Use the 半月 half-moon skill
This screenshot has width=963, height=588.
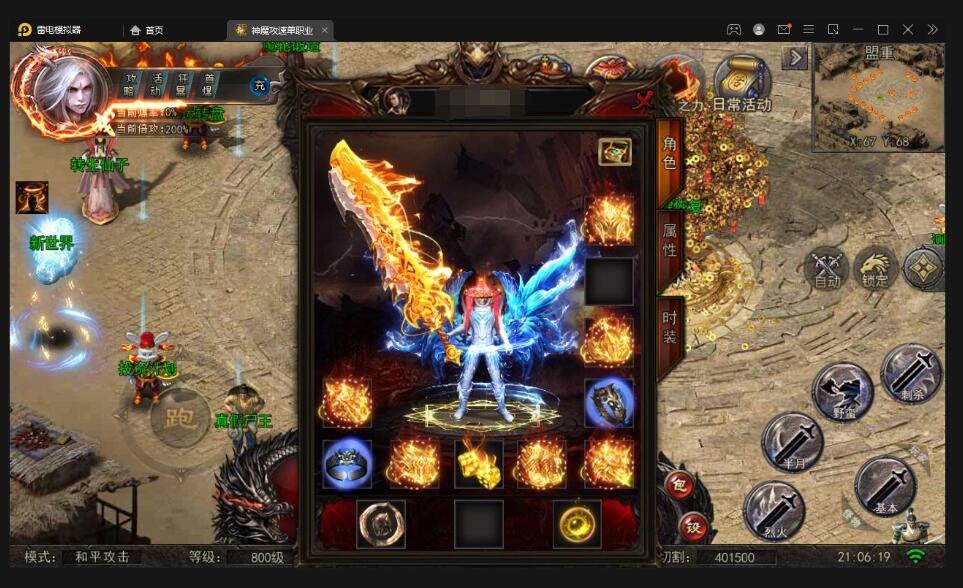pos(792,442)
